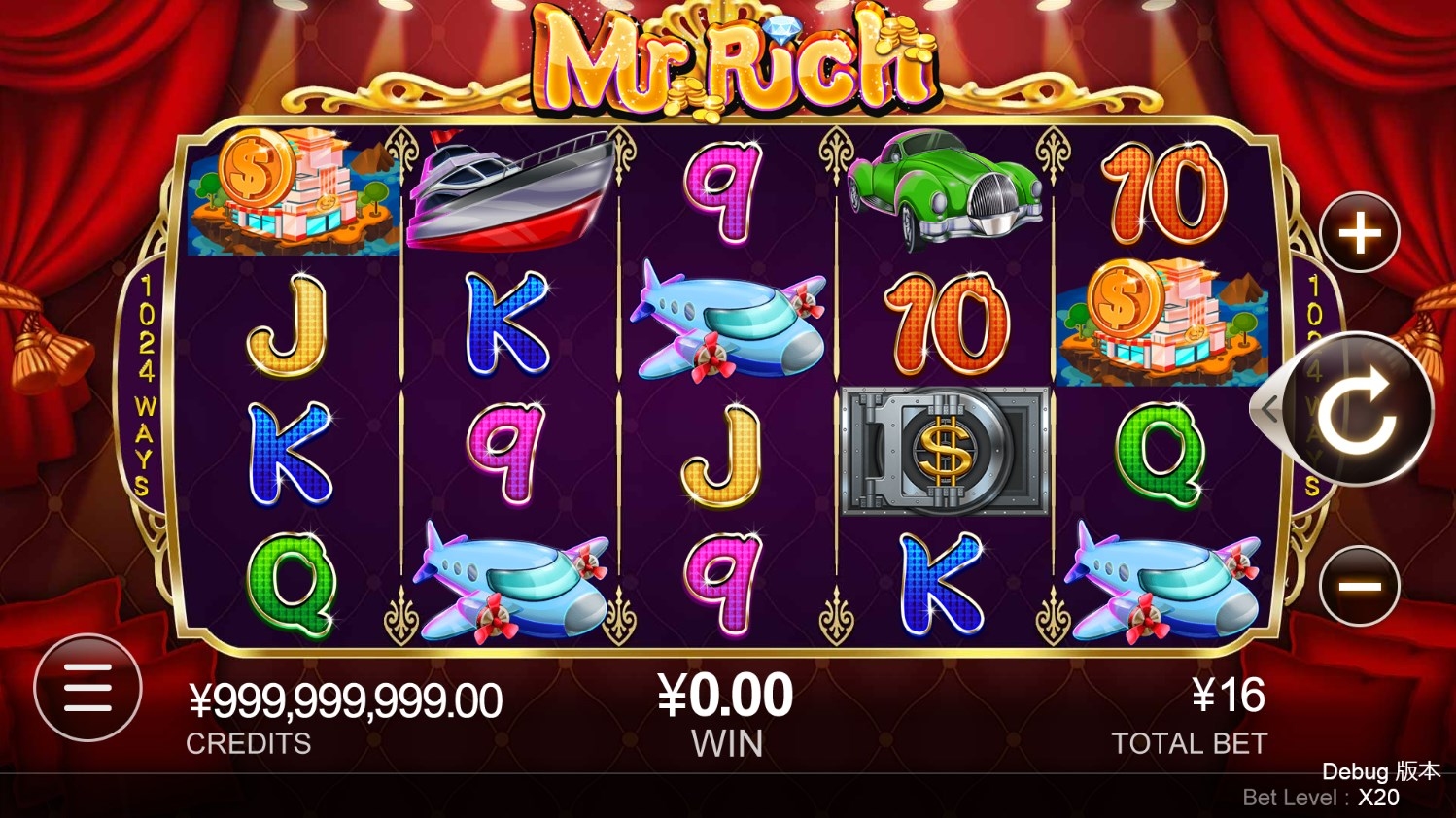Increase the bet with the plus button
This screenshot has height=818, width=1456.
(x=1360, y=233)
